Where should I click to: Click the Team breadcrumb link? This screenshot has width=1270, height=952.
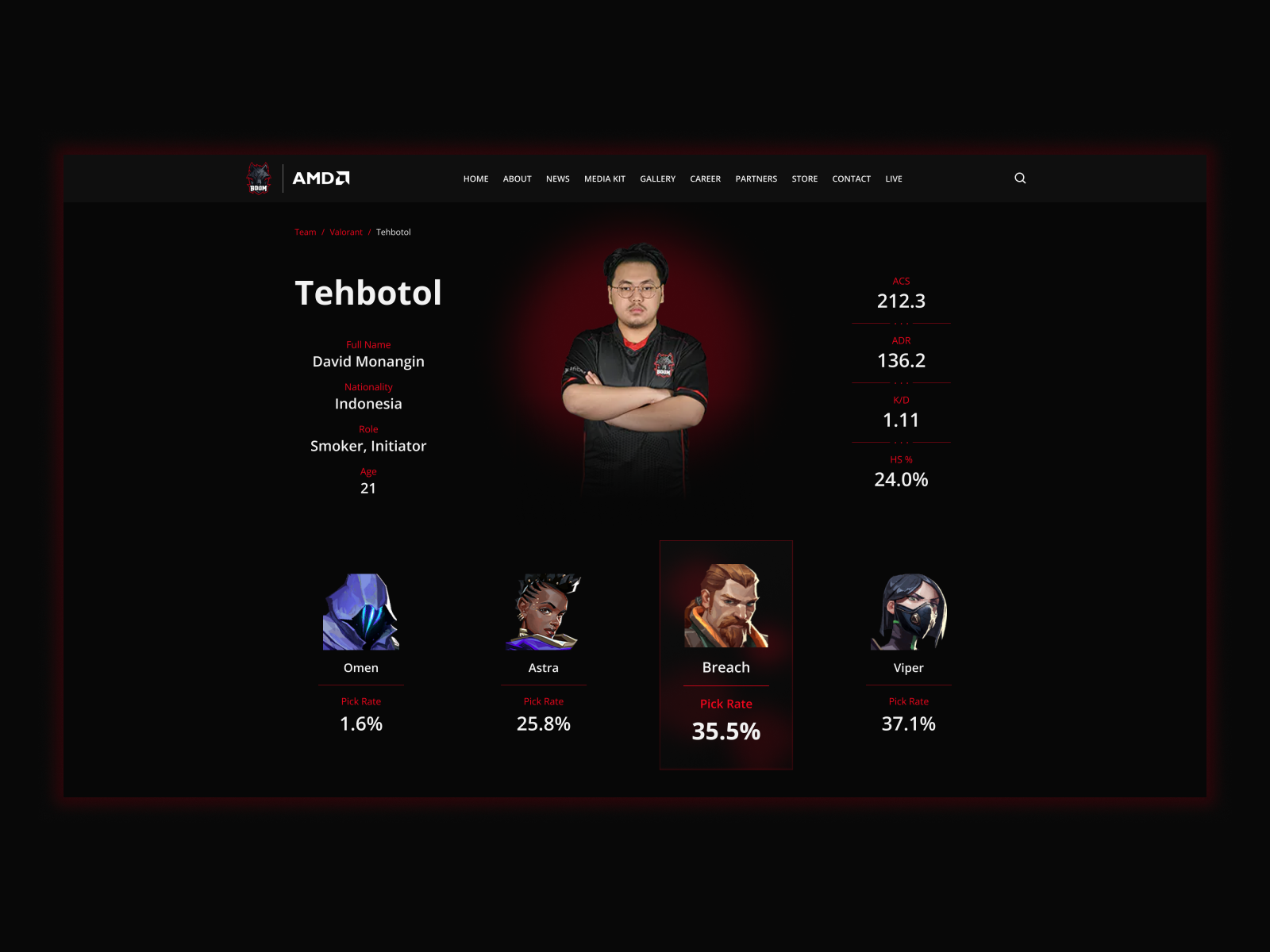click(306, 232)
